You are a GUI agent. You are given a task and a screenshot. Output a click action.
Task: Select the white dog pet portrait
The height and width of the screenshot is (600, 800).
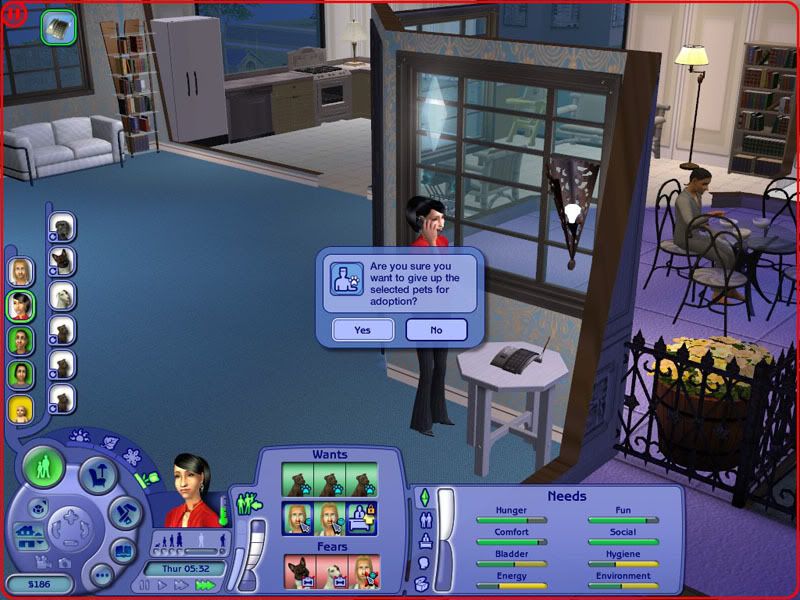pyautogui.click(x=62, y=296)
